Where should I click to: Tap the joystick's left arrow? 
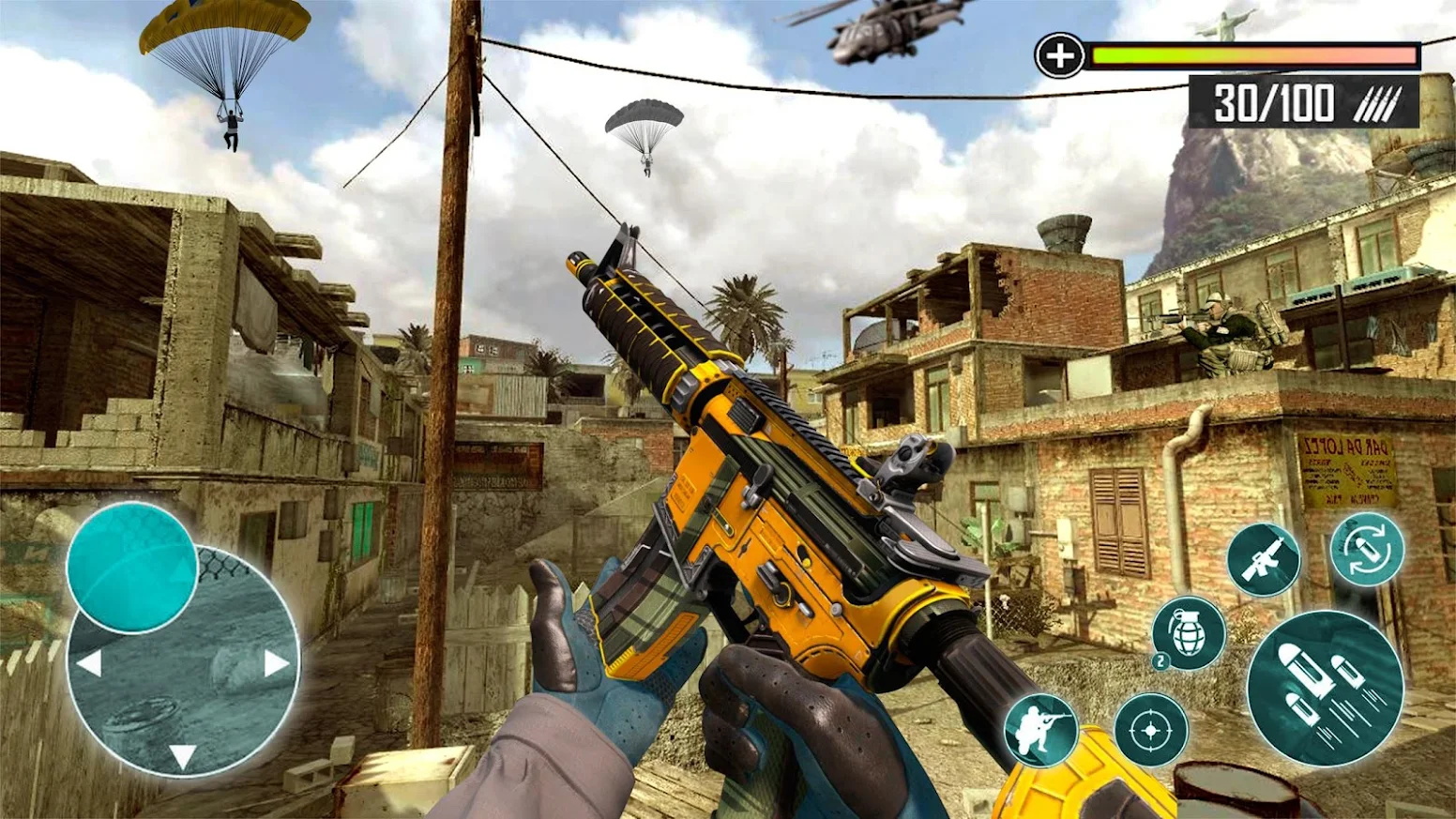(x=89, y=664)
